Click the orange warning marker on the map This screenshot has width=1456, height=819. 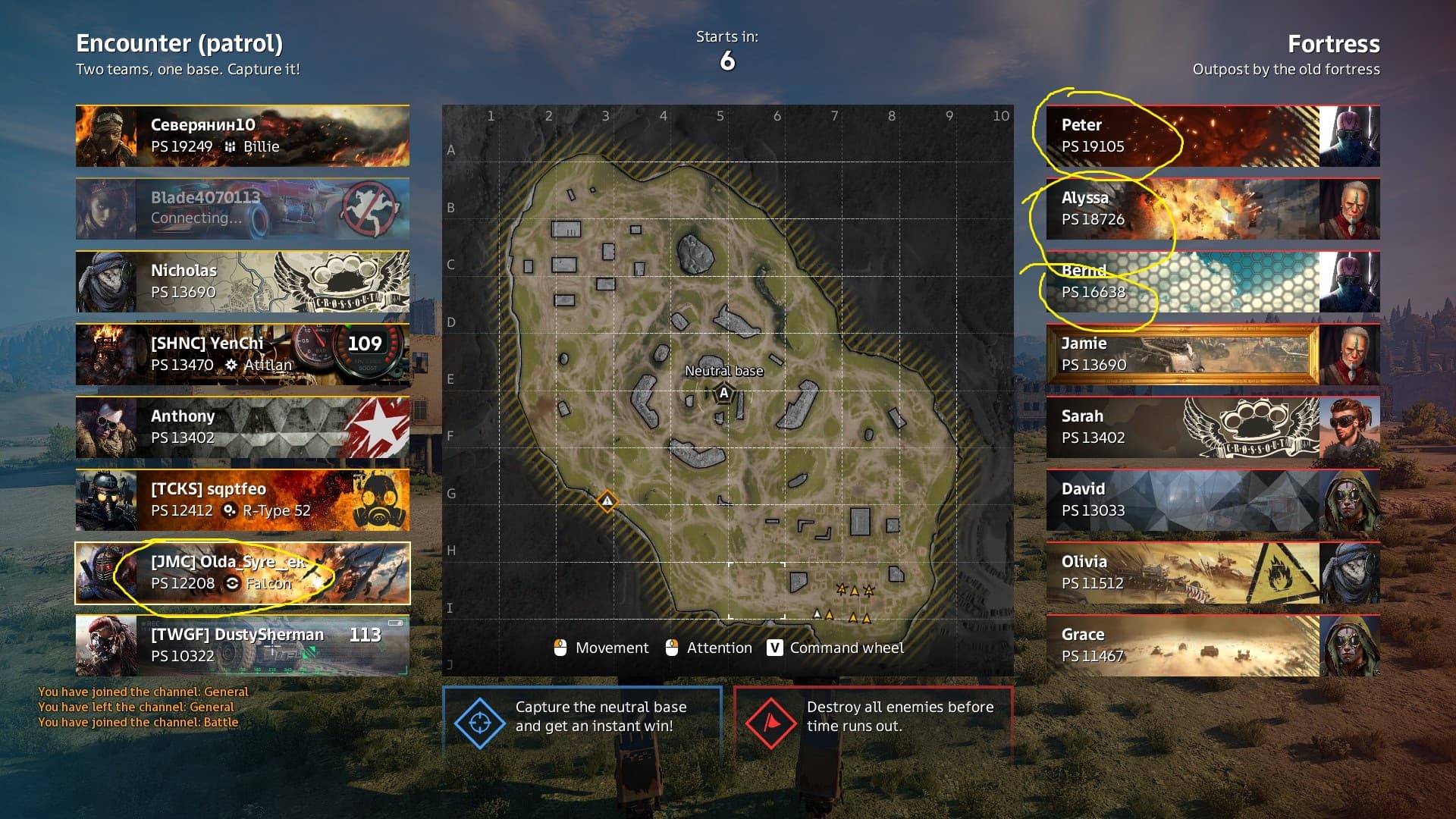[607, 501]
